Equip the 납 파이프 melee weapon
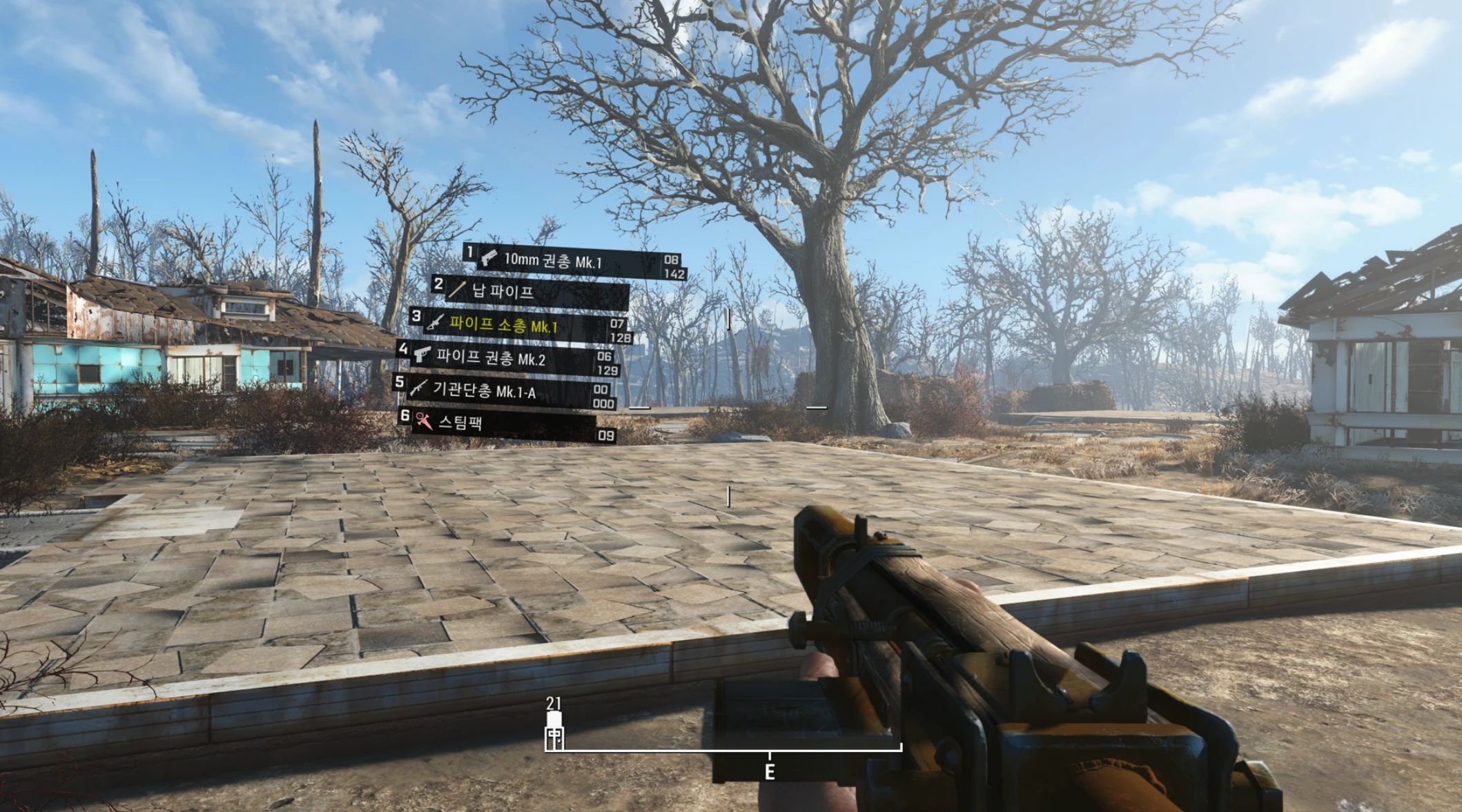This screenshot has height=812, width=1462. [503, 291]
